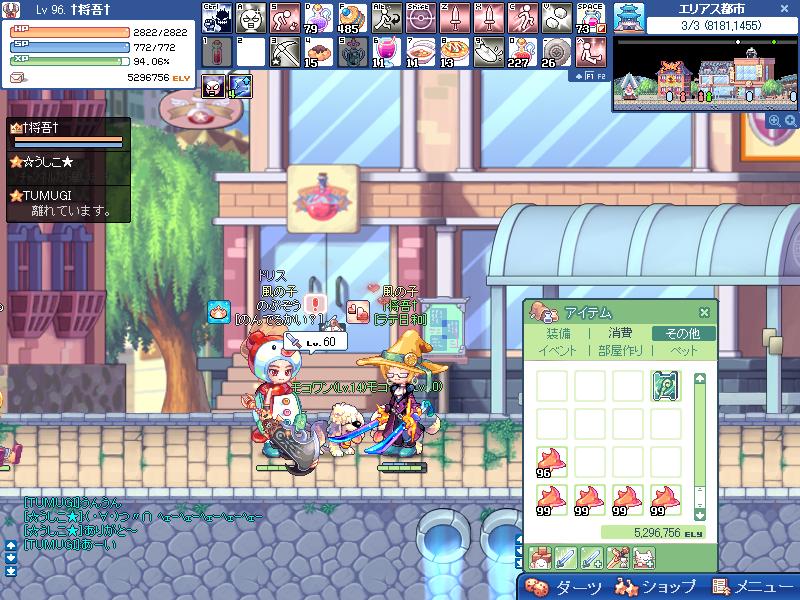The height and width of the screenshot is (600, 800).
Task: Select the green scroll item in inventory
Action: (x=666, y=386)
